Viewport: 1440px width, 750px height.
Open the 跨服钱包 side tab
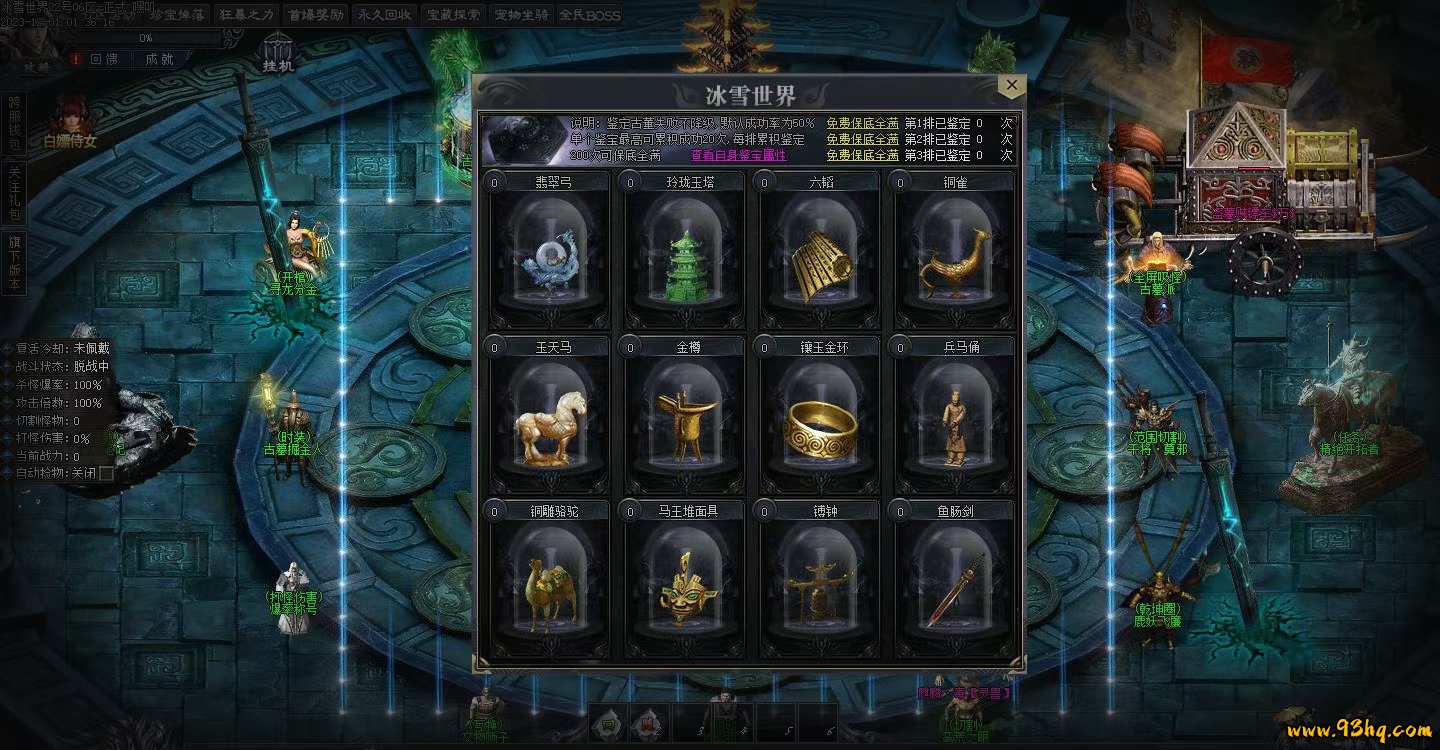[x=14, y=124]
